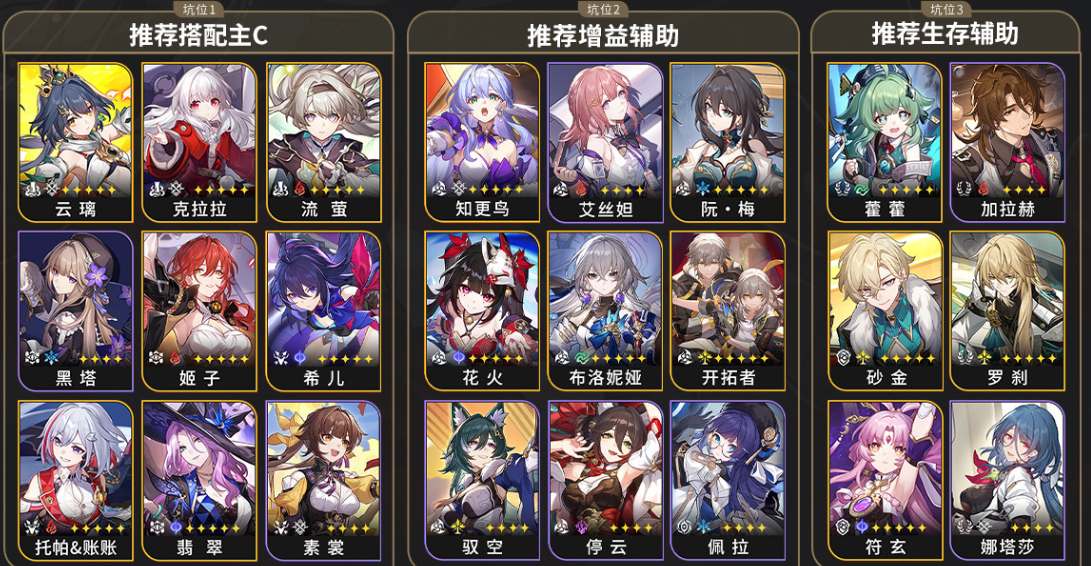1091x566 pixels.
Task: Select the 花火 character card
Action: point(483,309)
